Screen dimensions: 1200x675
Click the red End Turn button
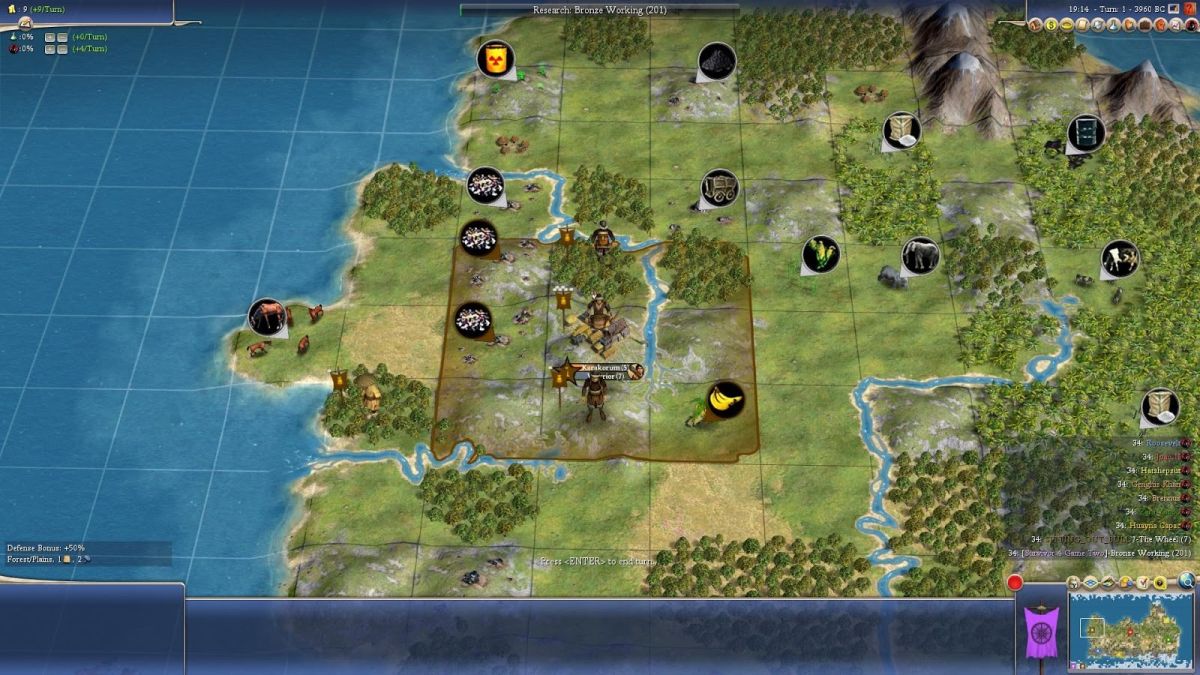(1016, 583)
